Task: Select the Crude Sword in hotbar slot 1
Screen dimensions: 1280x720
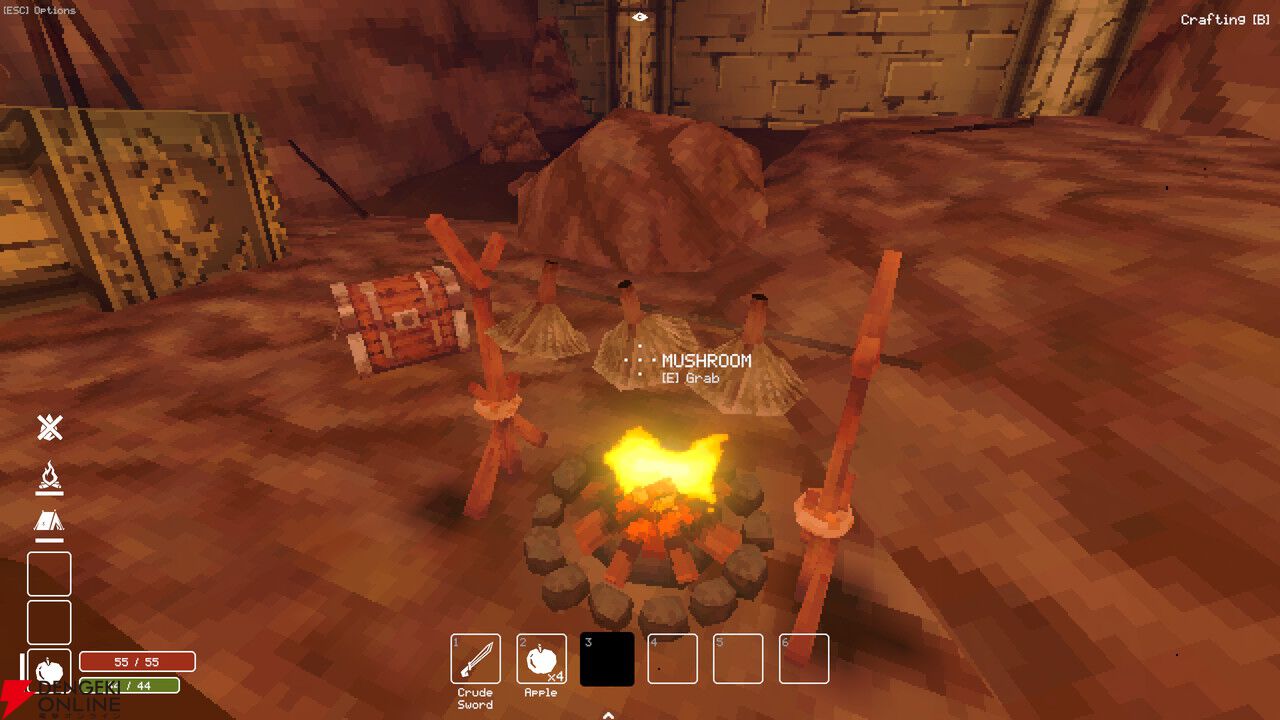Action: (x=475, y=658)
